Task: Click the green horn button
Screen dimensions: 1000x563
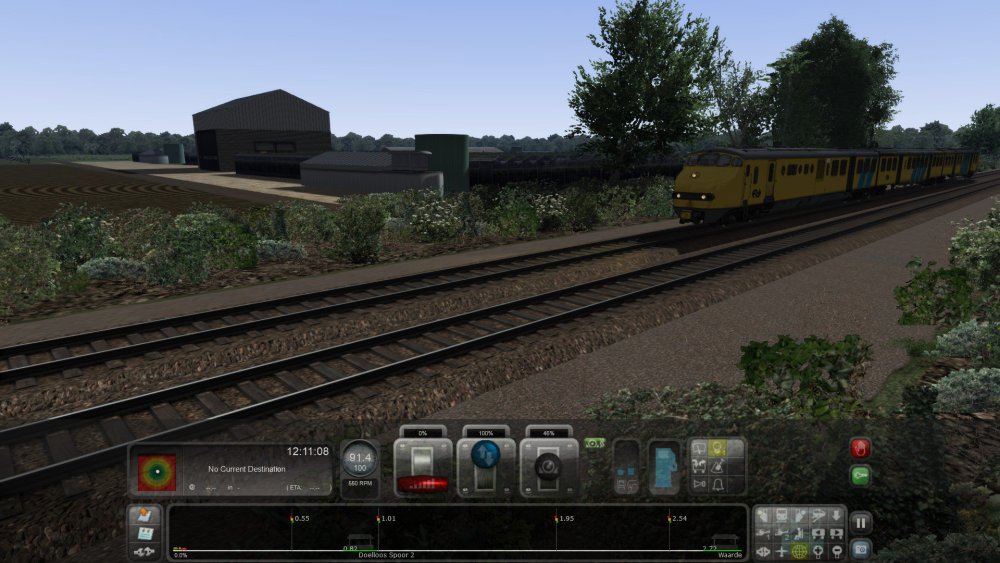Action: point(860,476)
